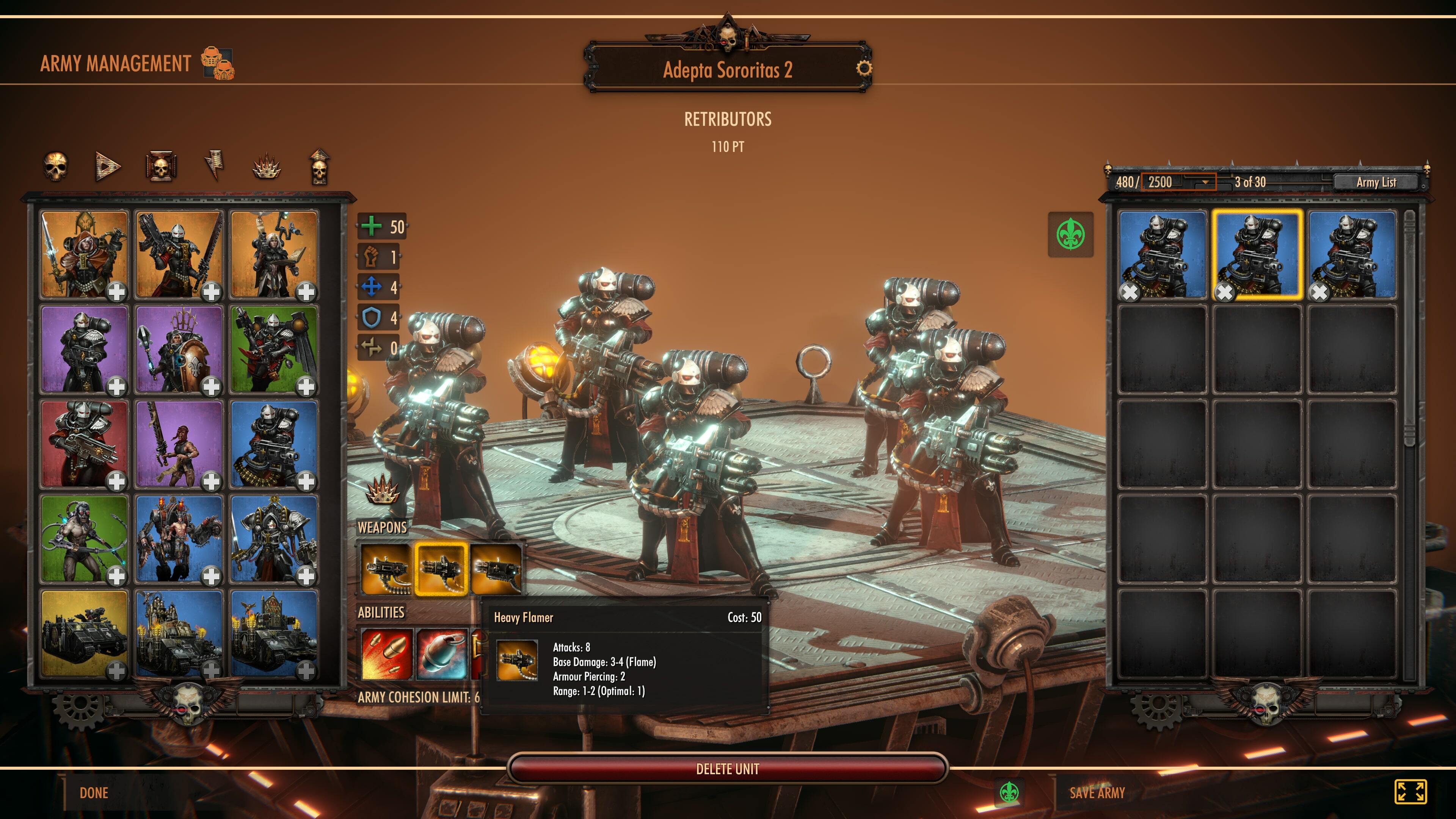Screen dimensions: 1456x819
Task: Click the Done button
Action: point(94,793)
